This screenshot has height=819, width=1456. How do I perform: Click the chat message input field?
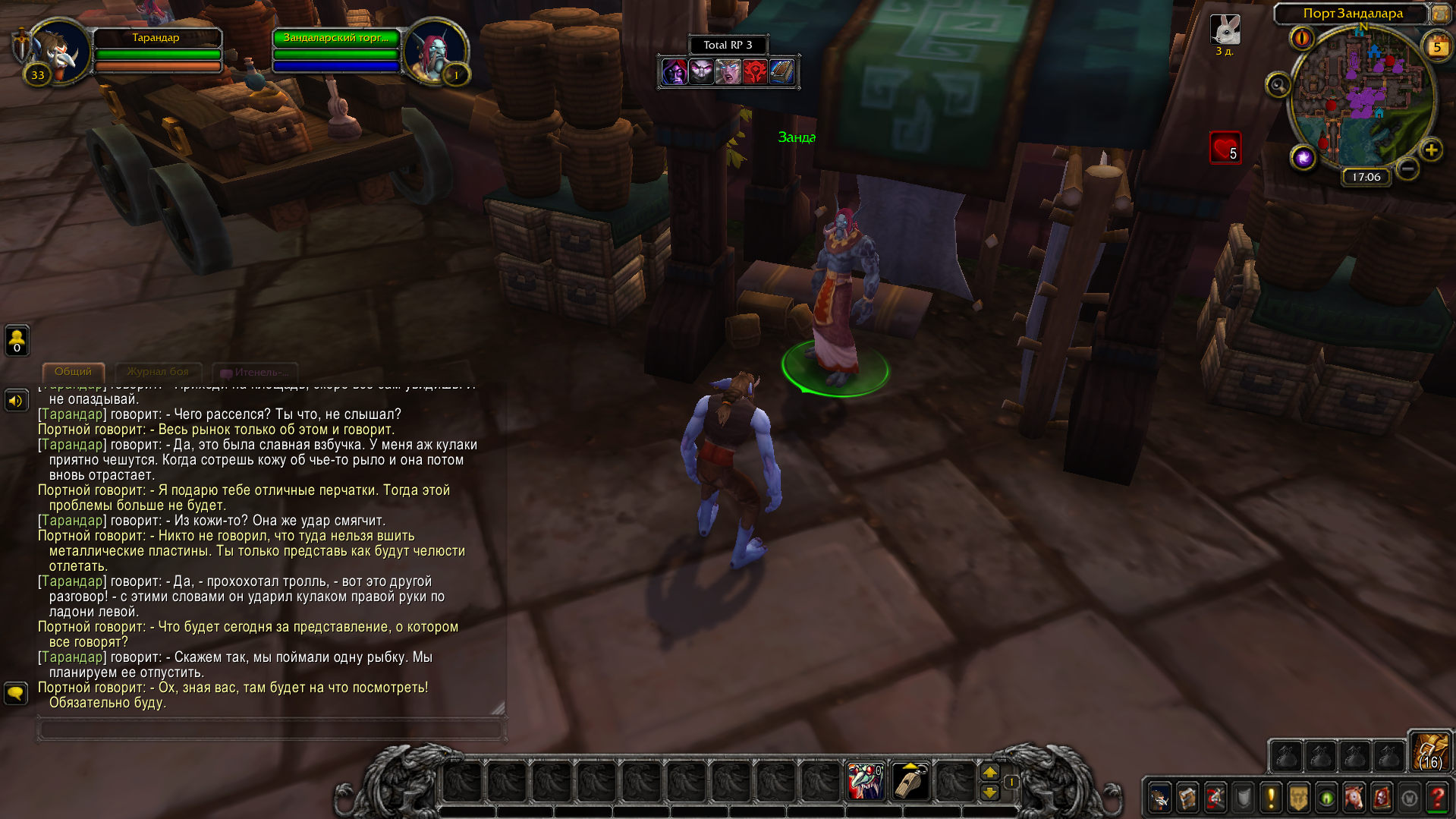pyautogui.click(x=269, y=729)
